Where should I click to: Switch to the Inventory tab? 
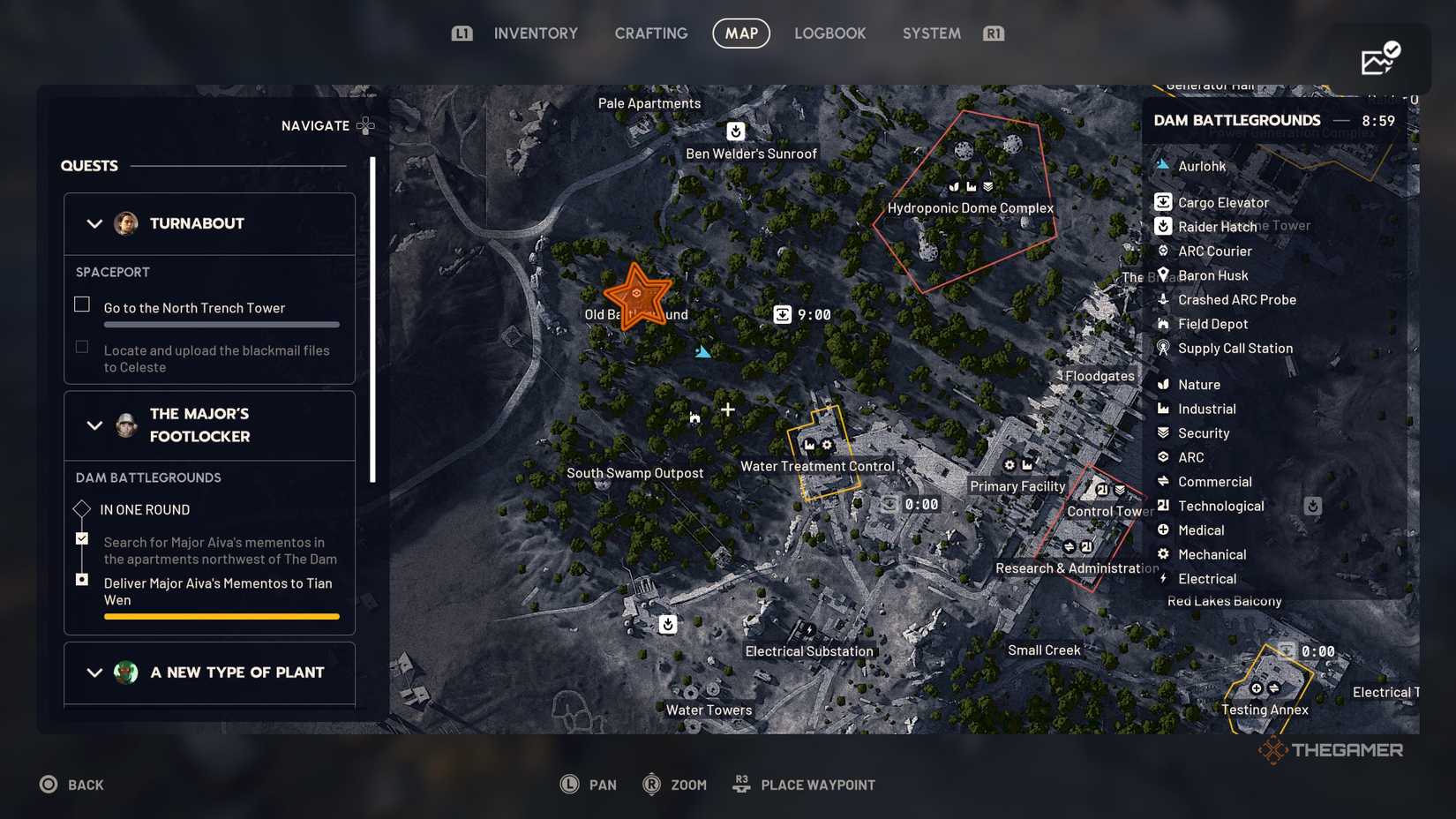coord(535,33)
